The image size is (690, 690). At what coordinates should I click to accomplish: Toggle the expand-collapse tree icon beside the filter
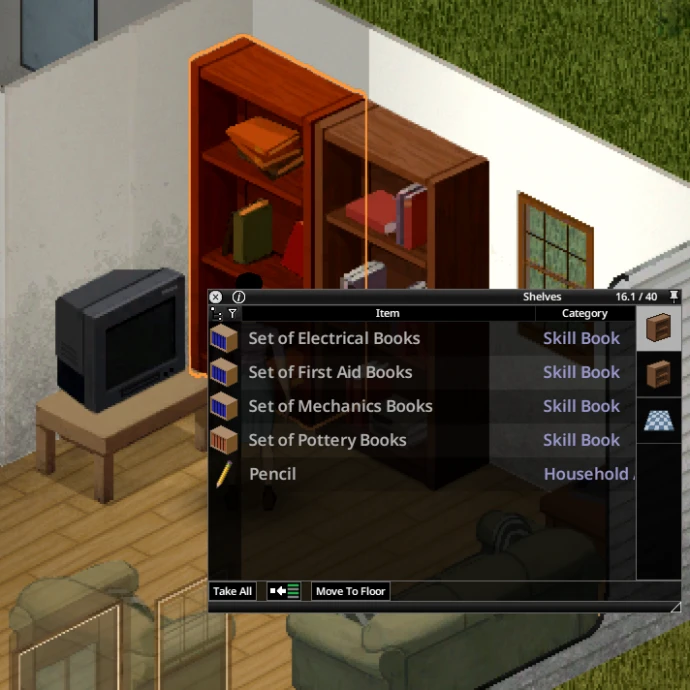217,313
